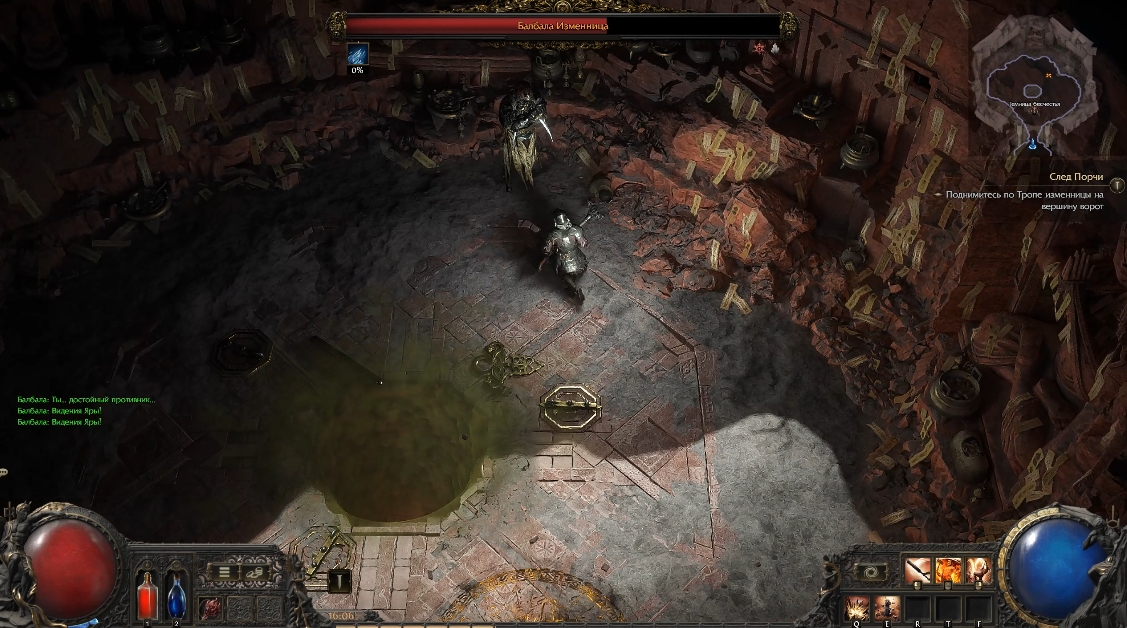Open the menu via the three-lines button

pos(225,572)
